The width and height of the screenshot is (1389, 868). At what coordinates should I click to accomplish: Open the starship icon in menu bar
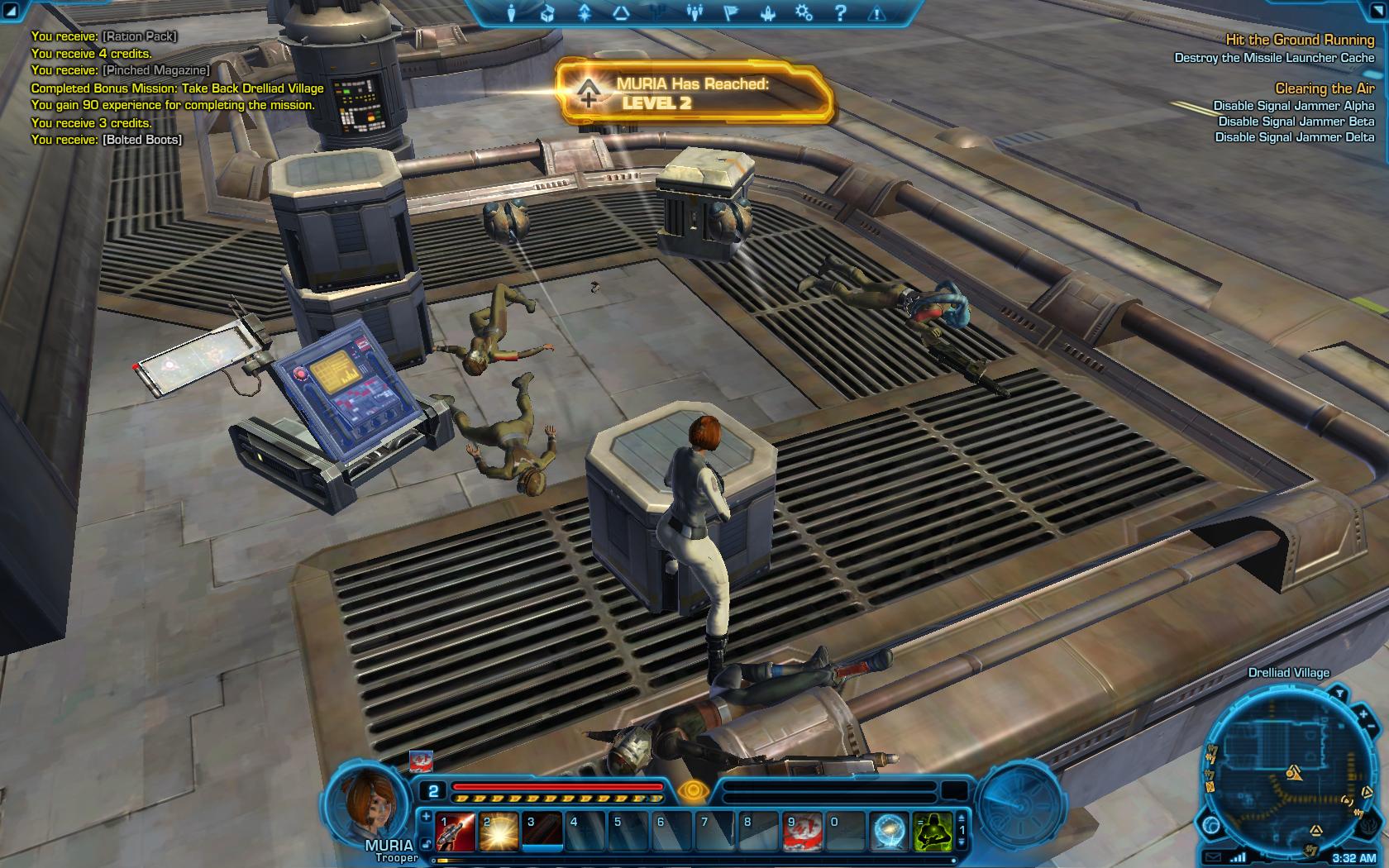767,13
